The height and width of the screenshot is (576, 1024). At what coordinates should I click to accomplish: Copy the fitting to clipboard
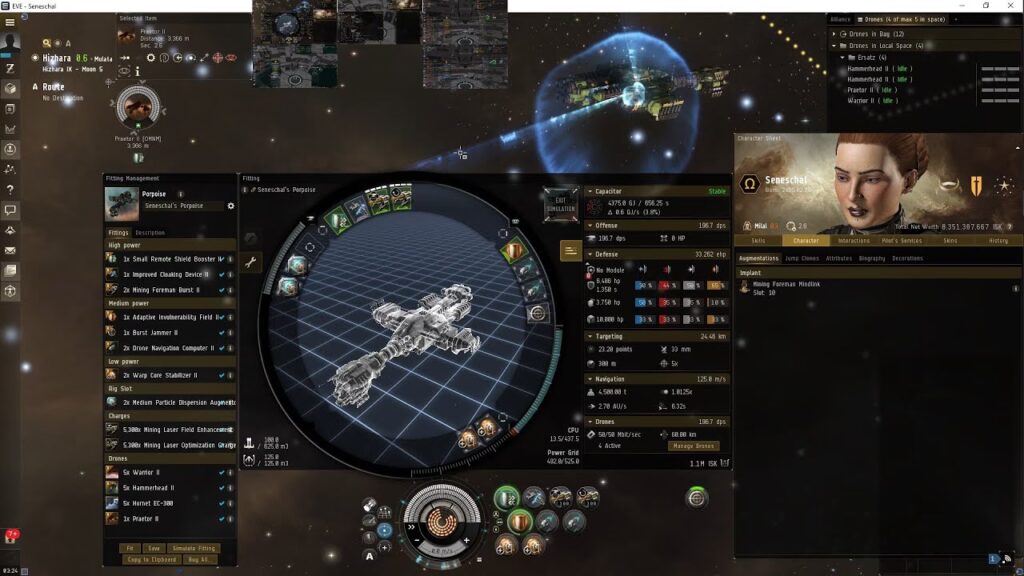151,559
